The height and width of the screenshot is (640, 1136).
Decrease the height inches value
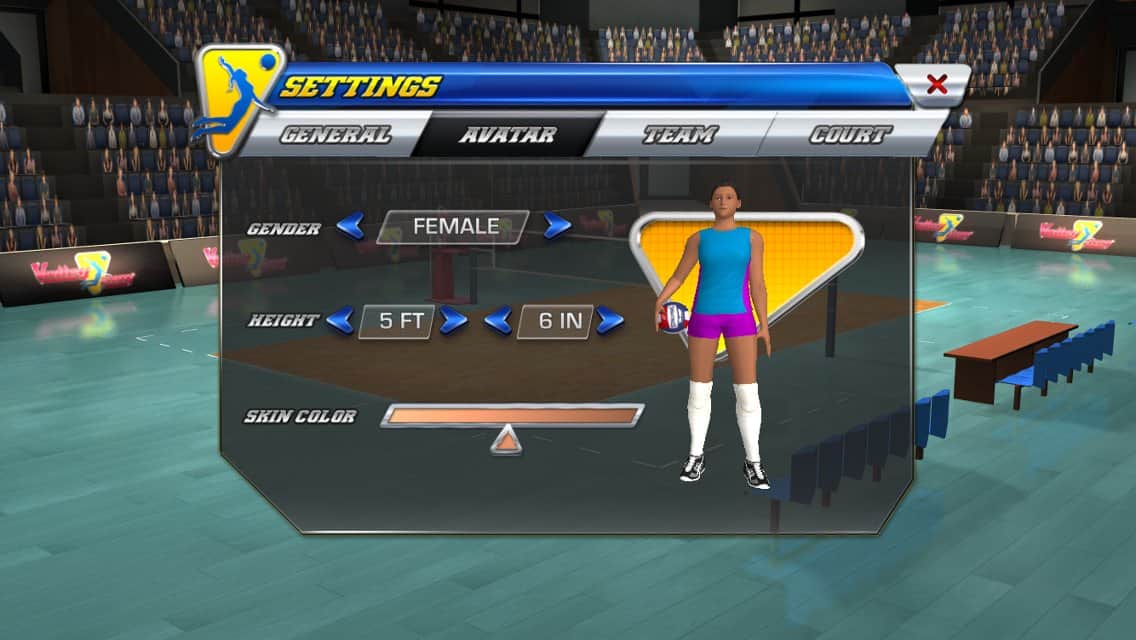pyautogui.click(x=498, y=320)
